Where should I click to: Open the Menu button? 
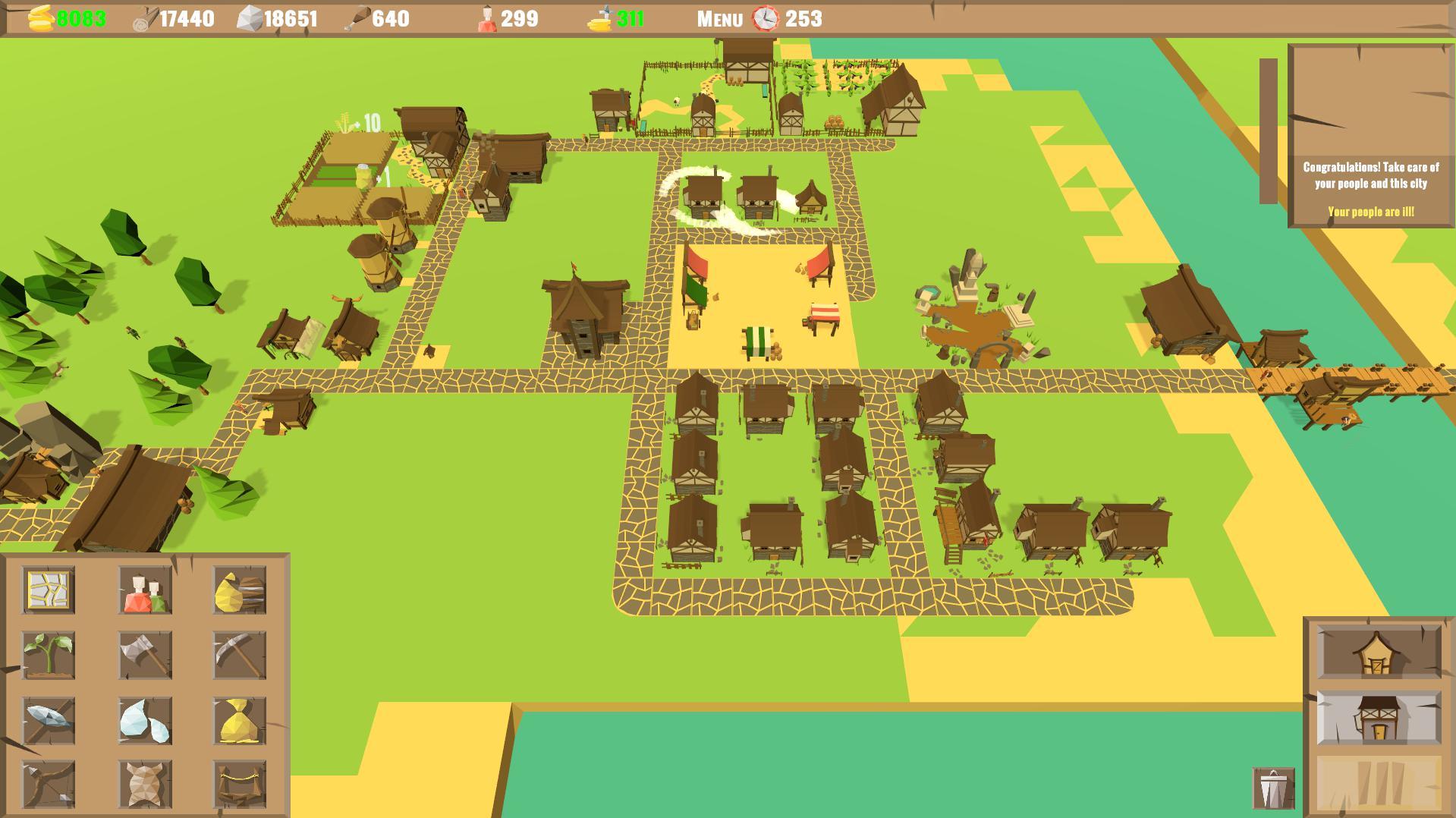click(x=719, y=19)
